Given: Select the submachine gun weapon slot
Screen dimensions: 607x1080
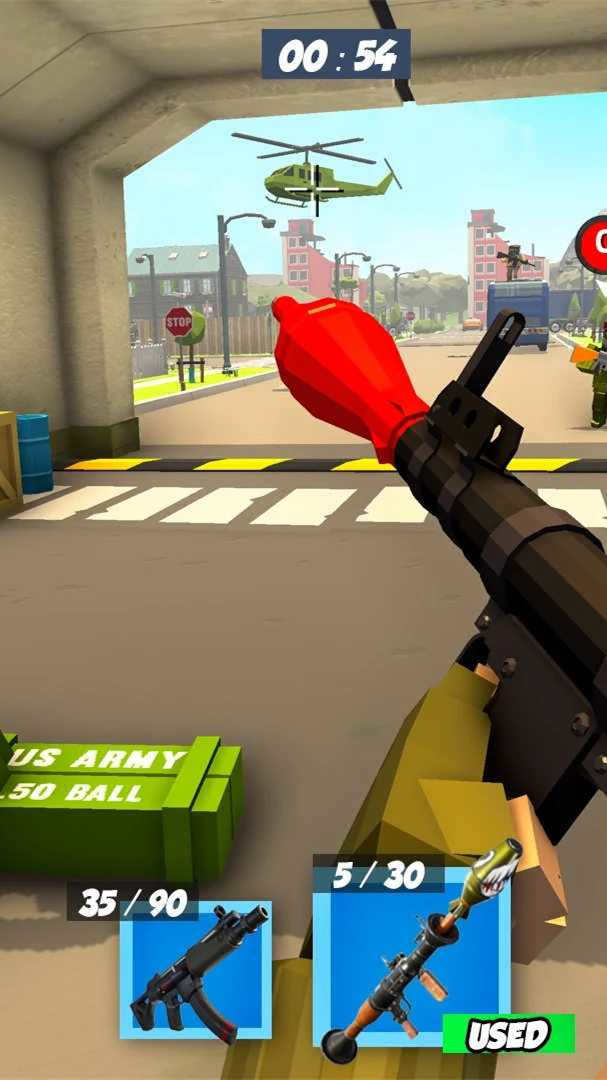Looking at the screenshot, I should tap(196, 969).
